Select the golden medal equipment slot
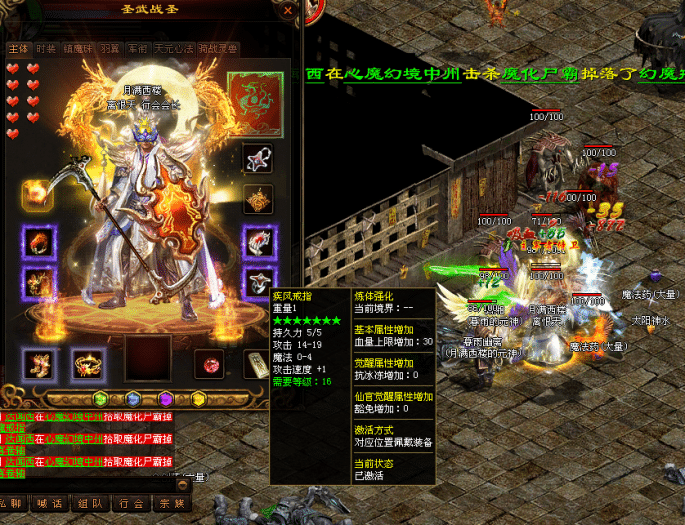Image resolution: width=685 pixels, height=525 pixels. click(x=258, y=198)
